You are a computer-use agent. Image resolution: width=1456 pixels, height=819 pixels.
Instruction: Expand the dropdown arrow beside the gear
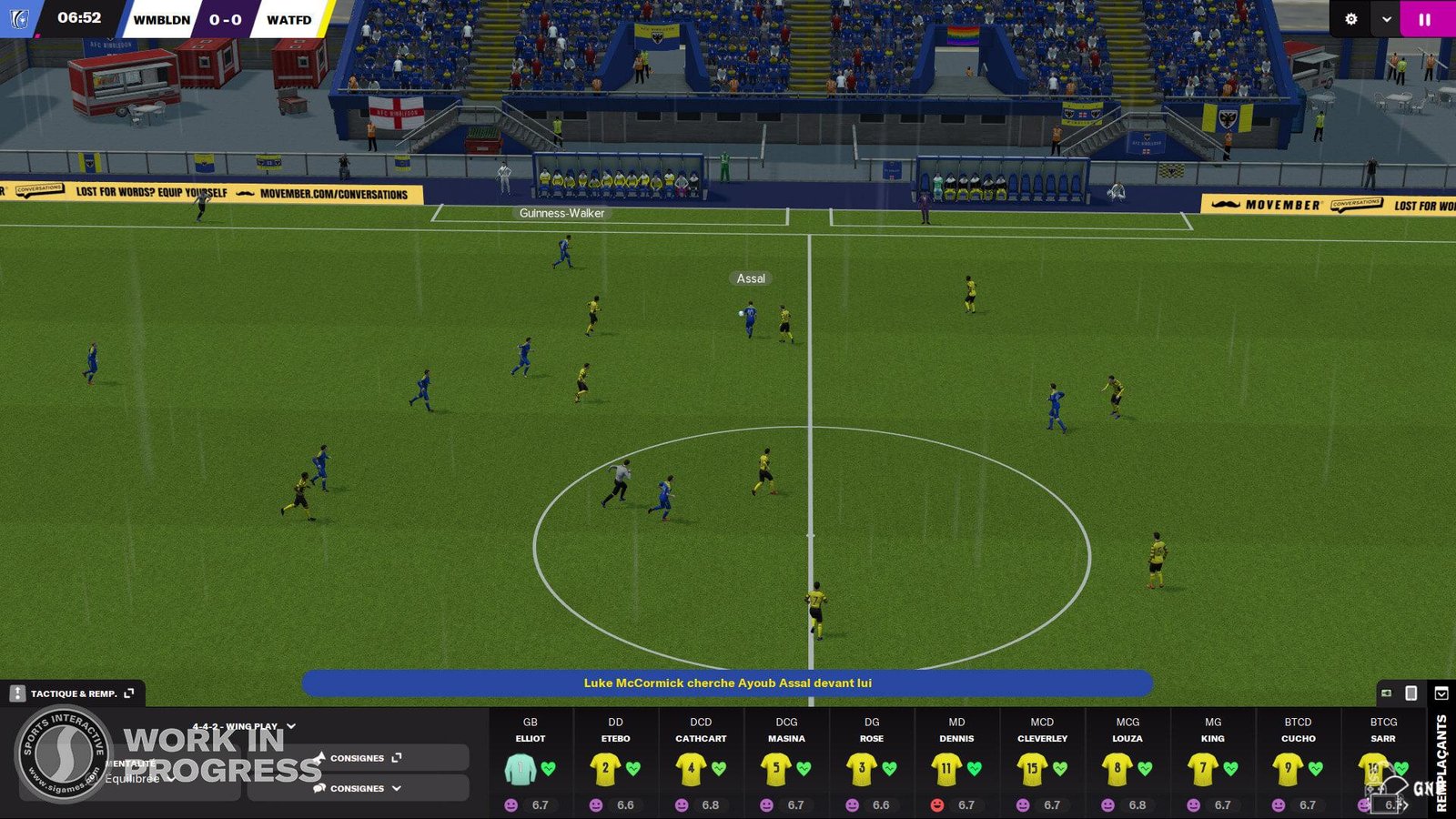coord(1386,19)
